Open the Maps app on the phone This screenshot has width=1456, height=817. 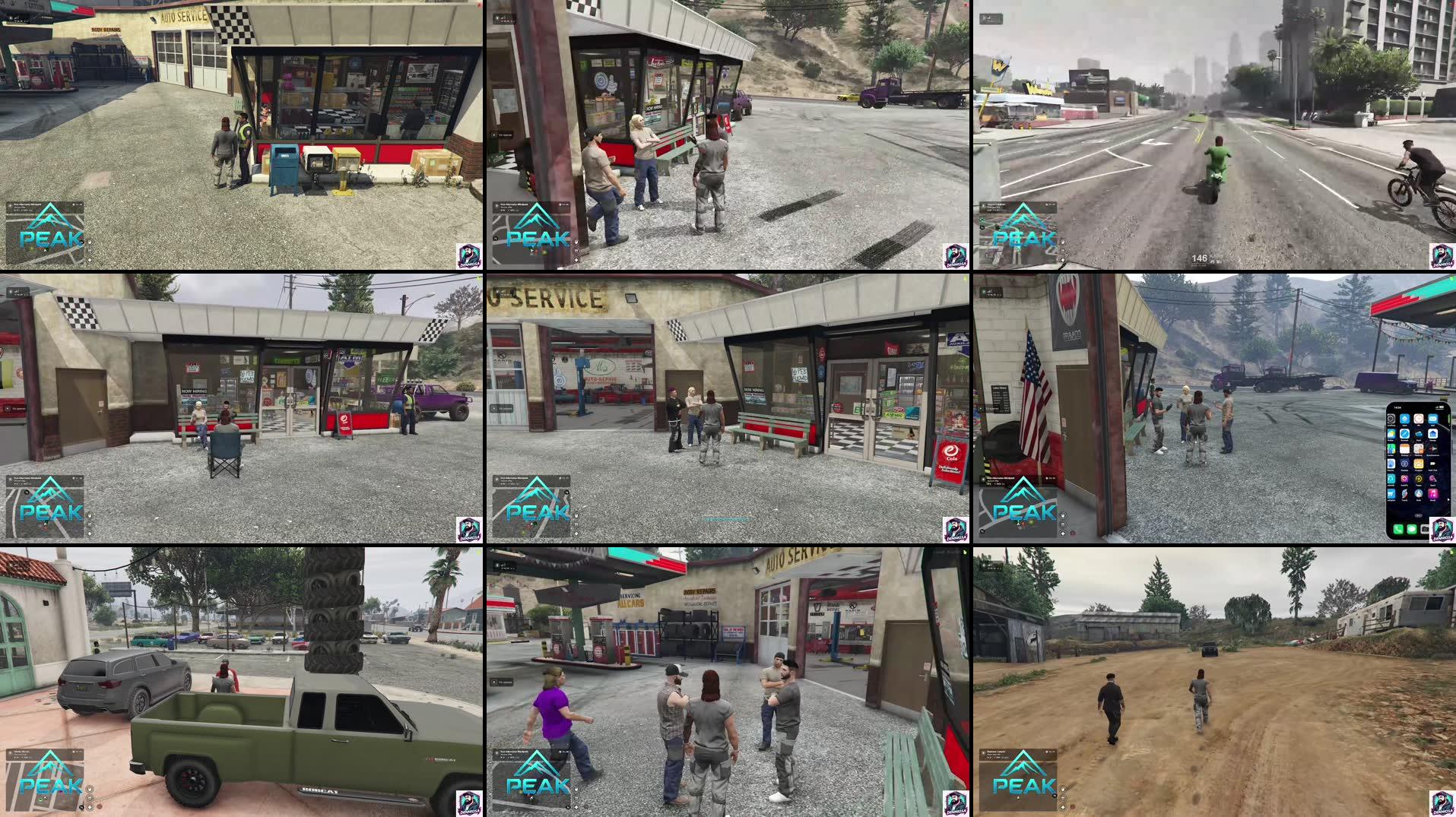click(1391, 448)
